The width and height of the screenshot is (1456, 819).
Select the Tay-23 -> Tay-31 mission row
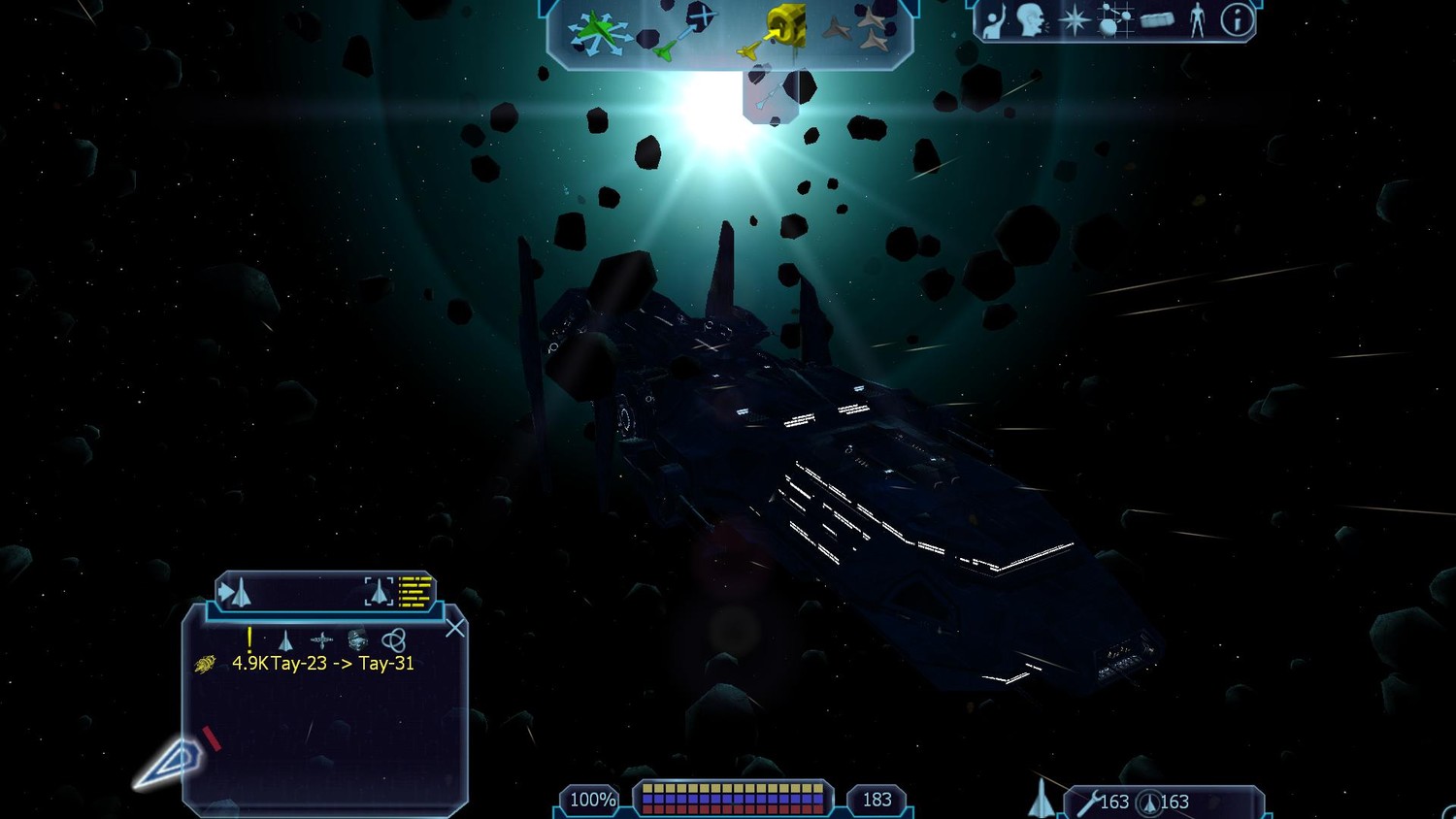pos(322,664)
